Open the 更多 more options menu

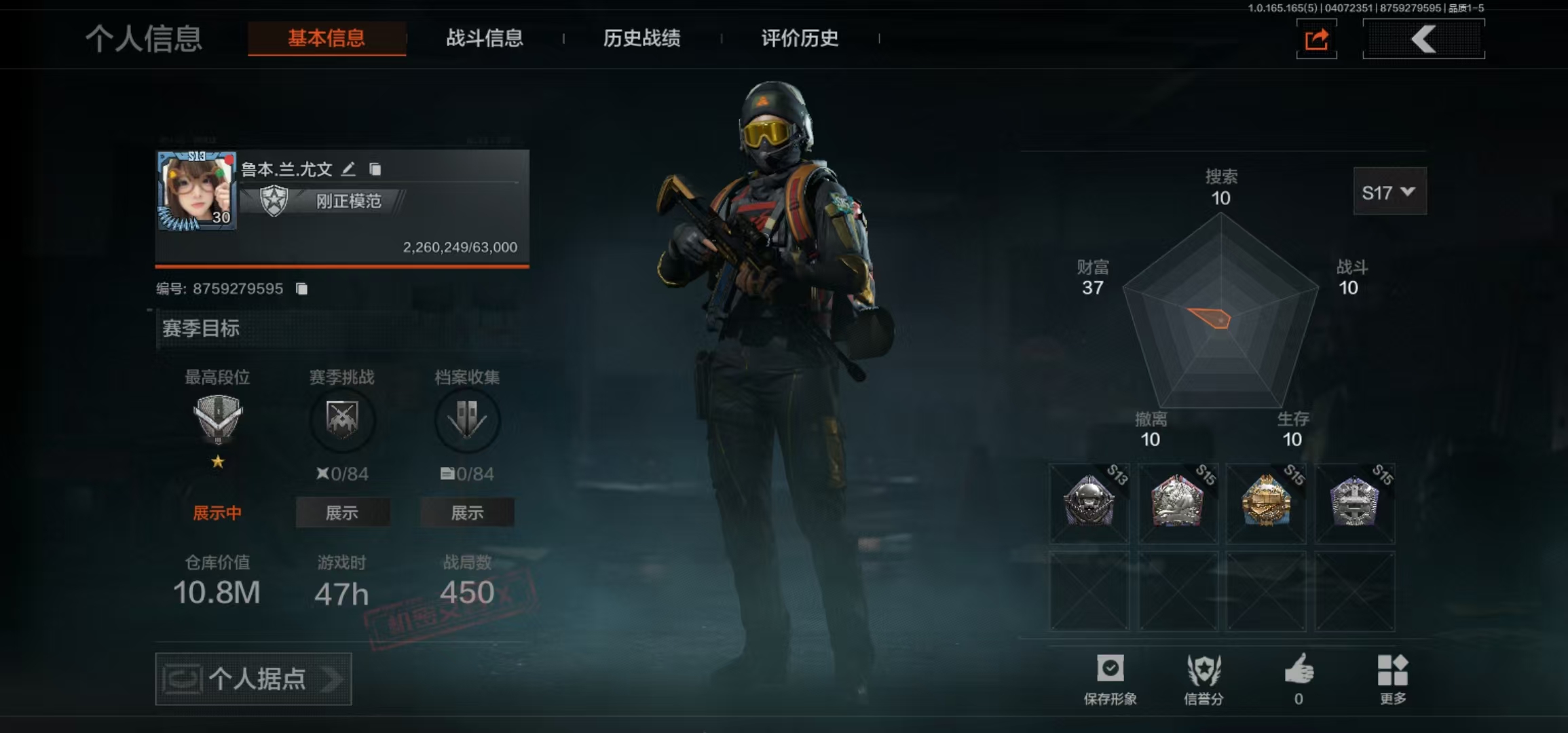coord(1393,678)
